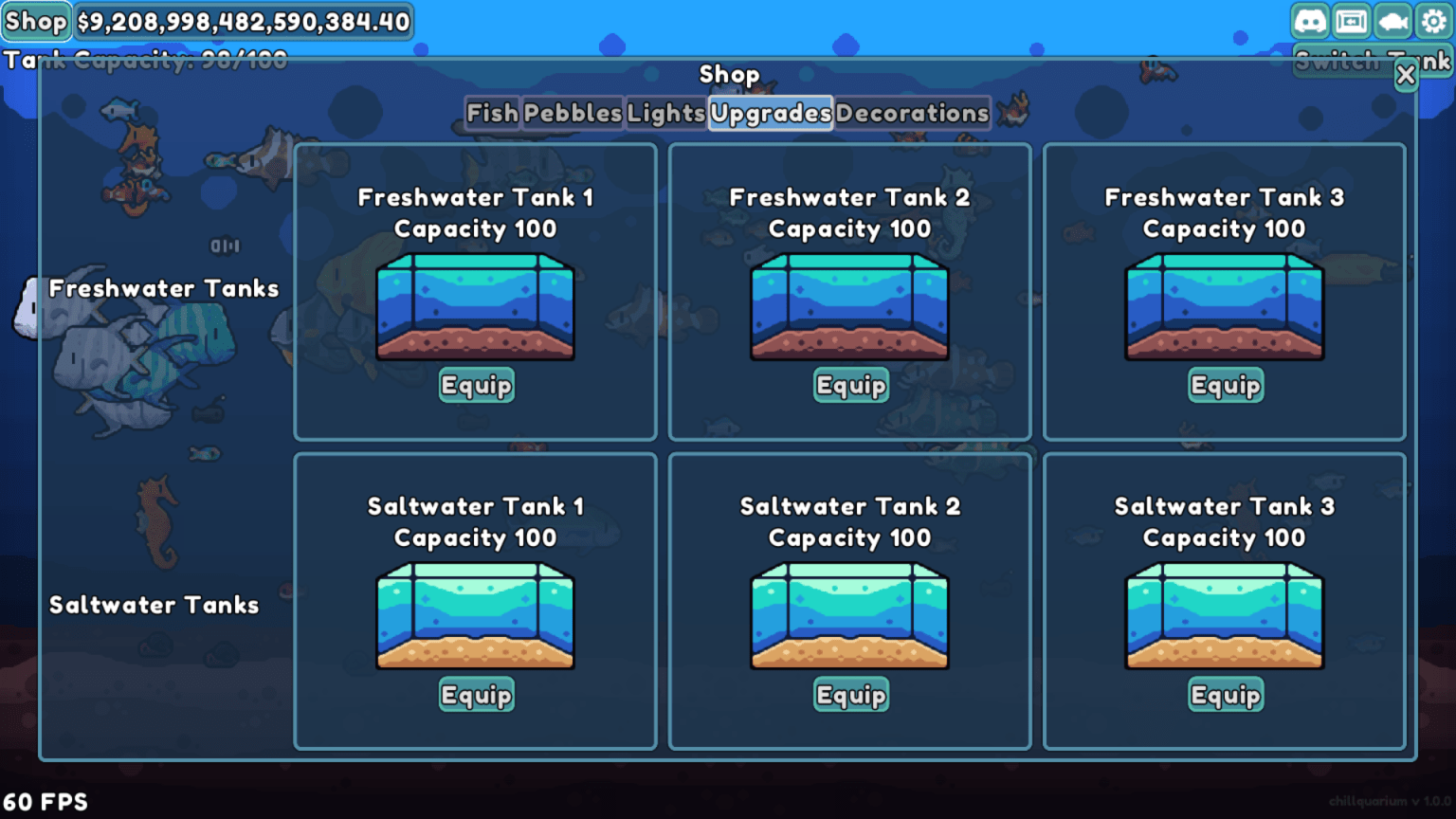View the Decorations tab
Image resolution: width=1456 pixels, height=819 pixels.
coord(913,114)
